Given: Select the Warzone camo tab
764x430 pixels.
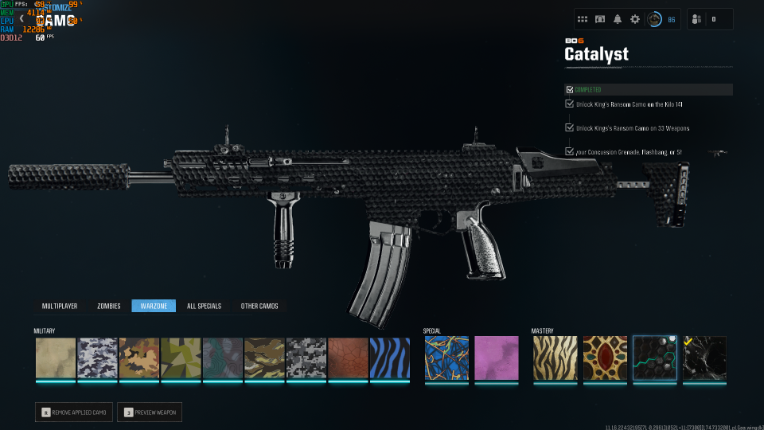Looking at the screenshot, I should pos(153,306).
